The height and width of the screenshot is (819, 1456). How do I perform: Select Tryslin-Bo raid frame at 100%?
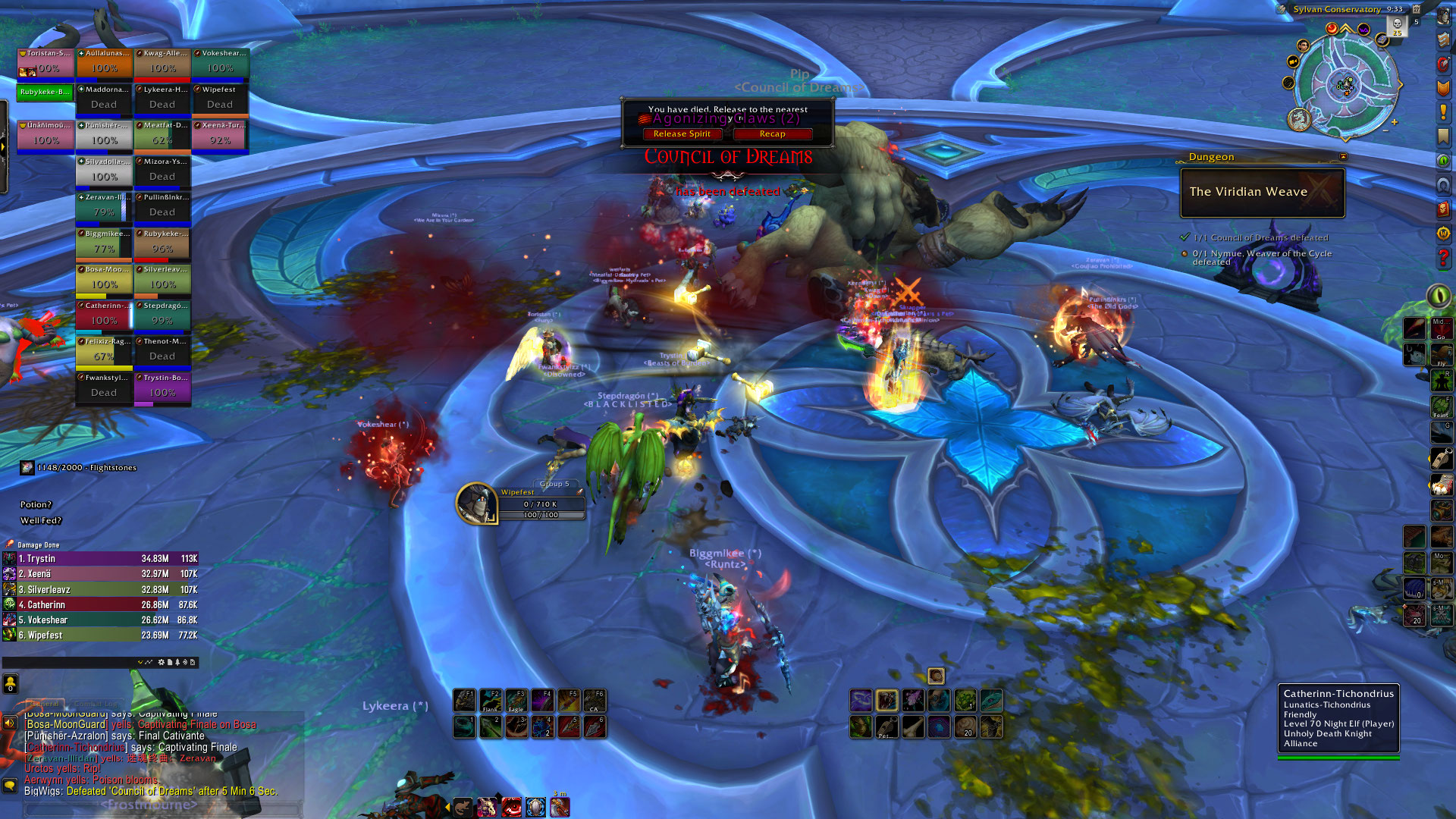(162, 387)
